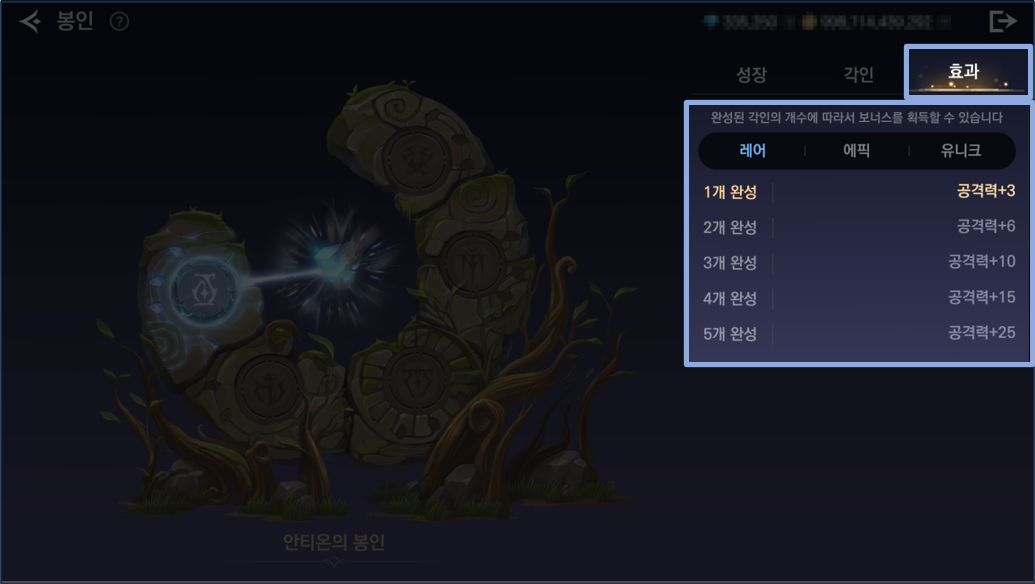Choose the 4개 완성 bonus row
Screen dimensions: 1035x584
(x=858, y=298)
